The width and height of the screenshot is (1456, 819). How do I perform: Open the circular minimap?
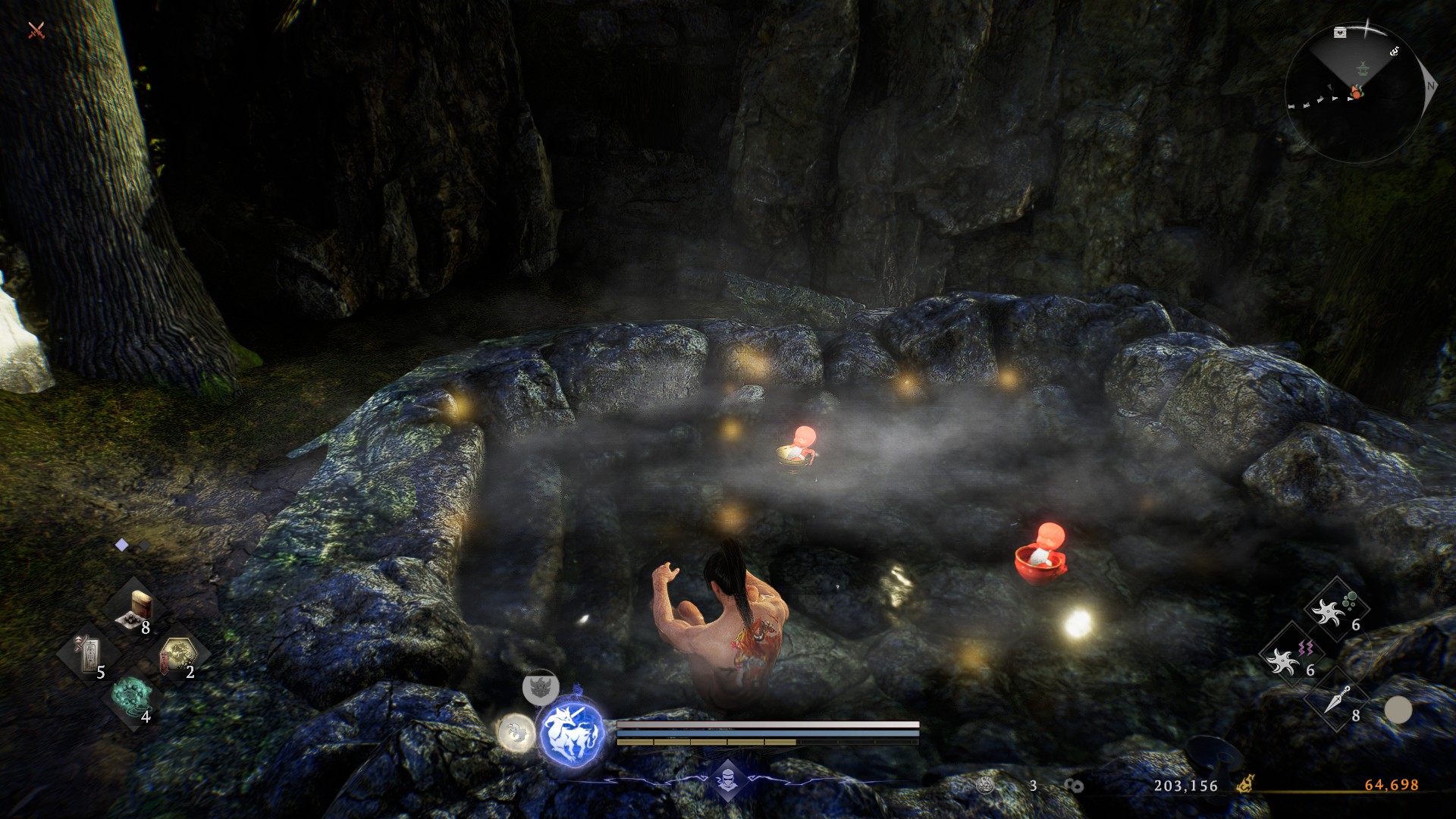(1354, 93)
